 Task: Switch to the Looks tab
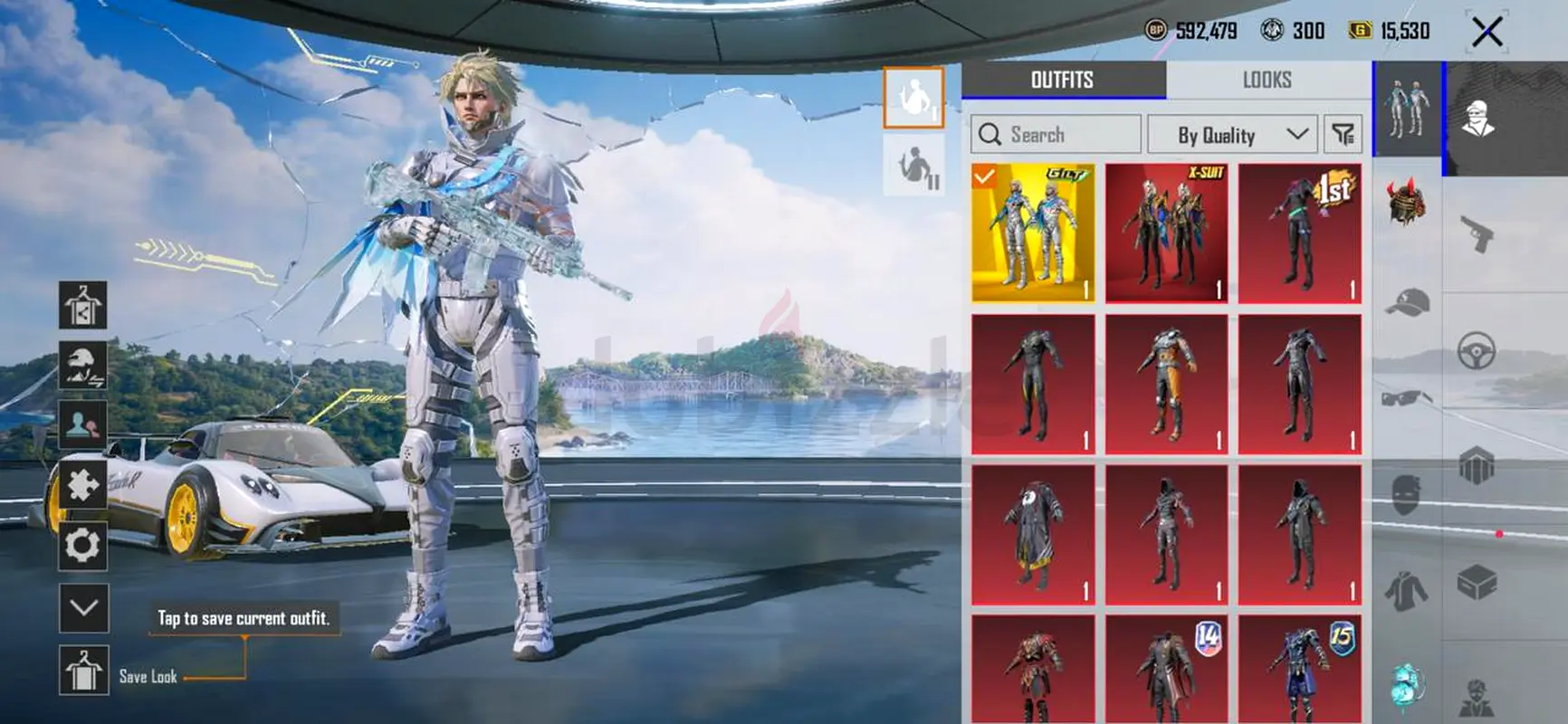tap(1267, 80)
